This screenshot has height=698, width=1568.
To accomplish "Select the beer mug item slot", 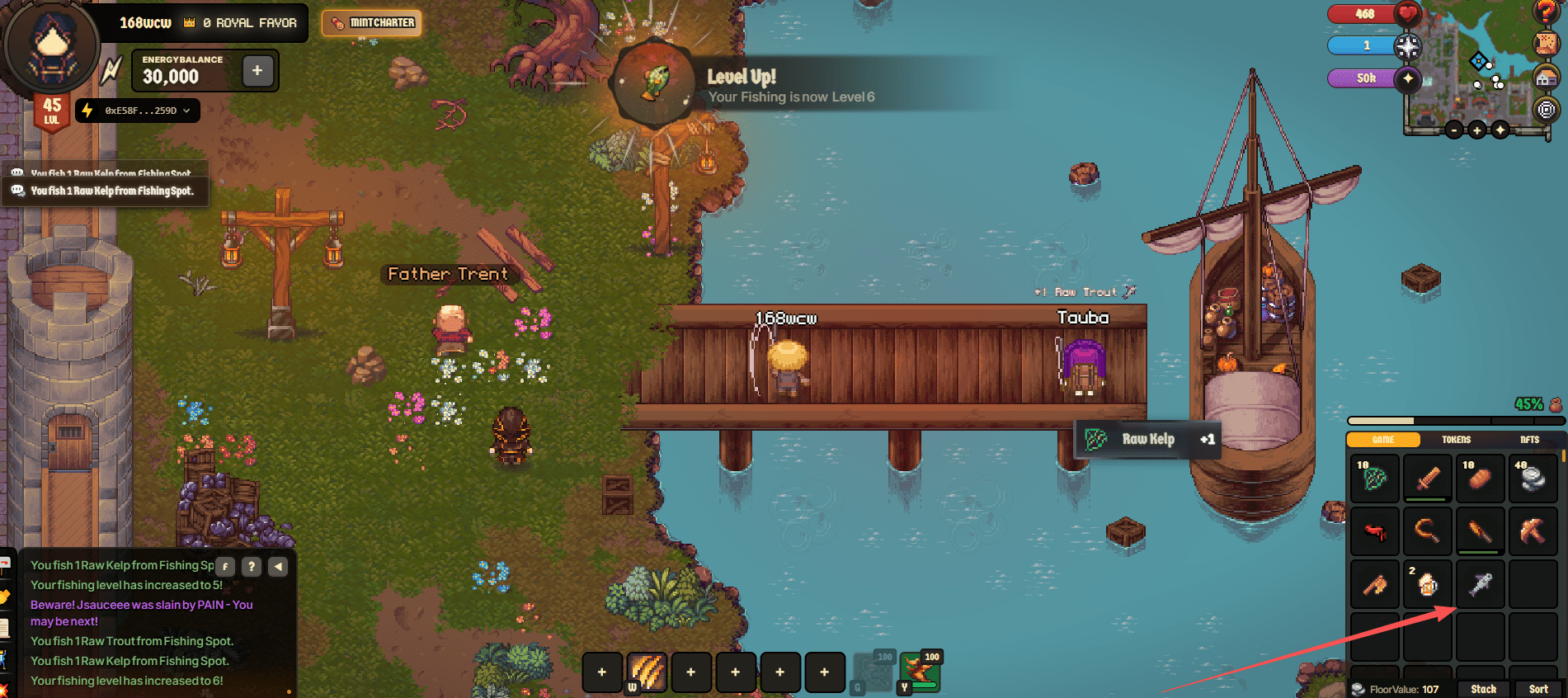I will [x=1427, y=584].
